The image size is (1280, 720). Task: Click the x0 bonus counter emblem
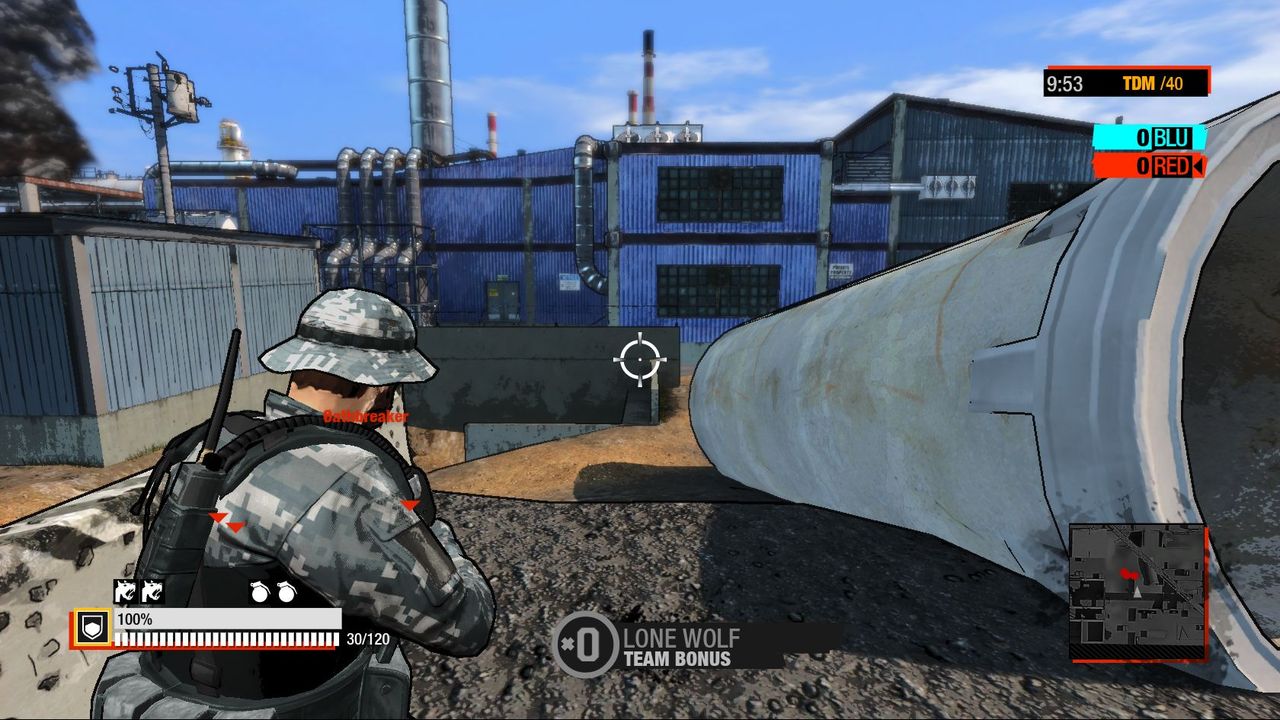point(586,644)
